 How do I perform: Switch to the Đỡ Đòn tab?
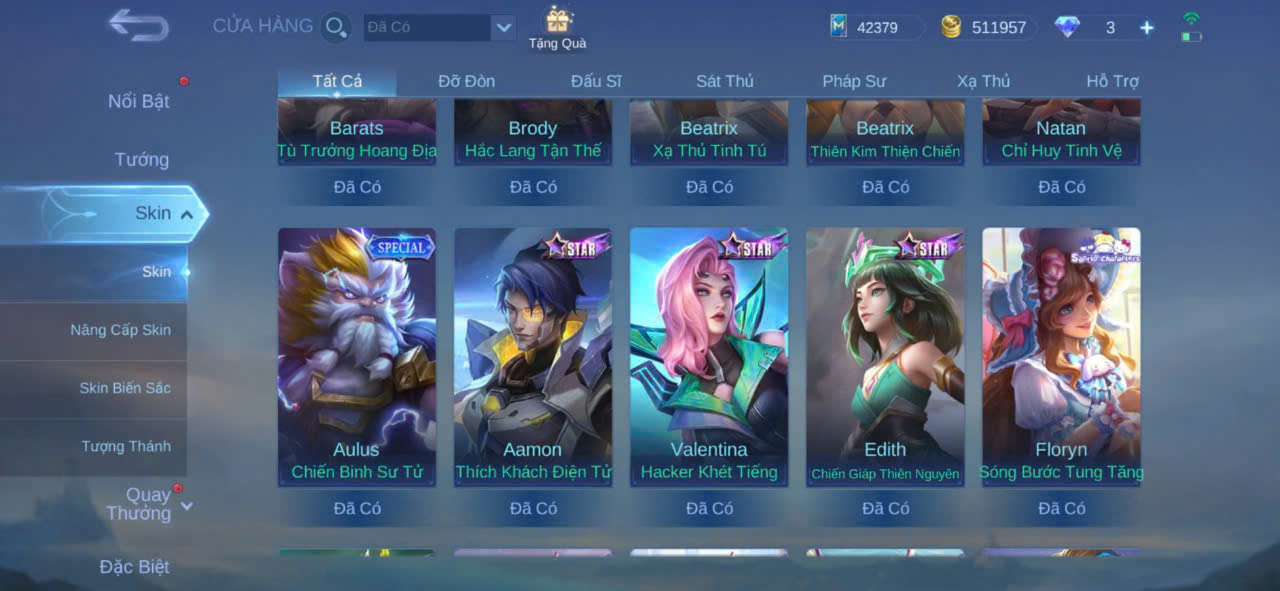[466, 81]
